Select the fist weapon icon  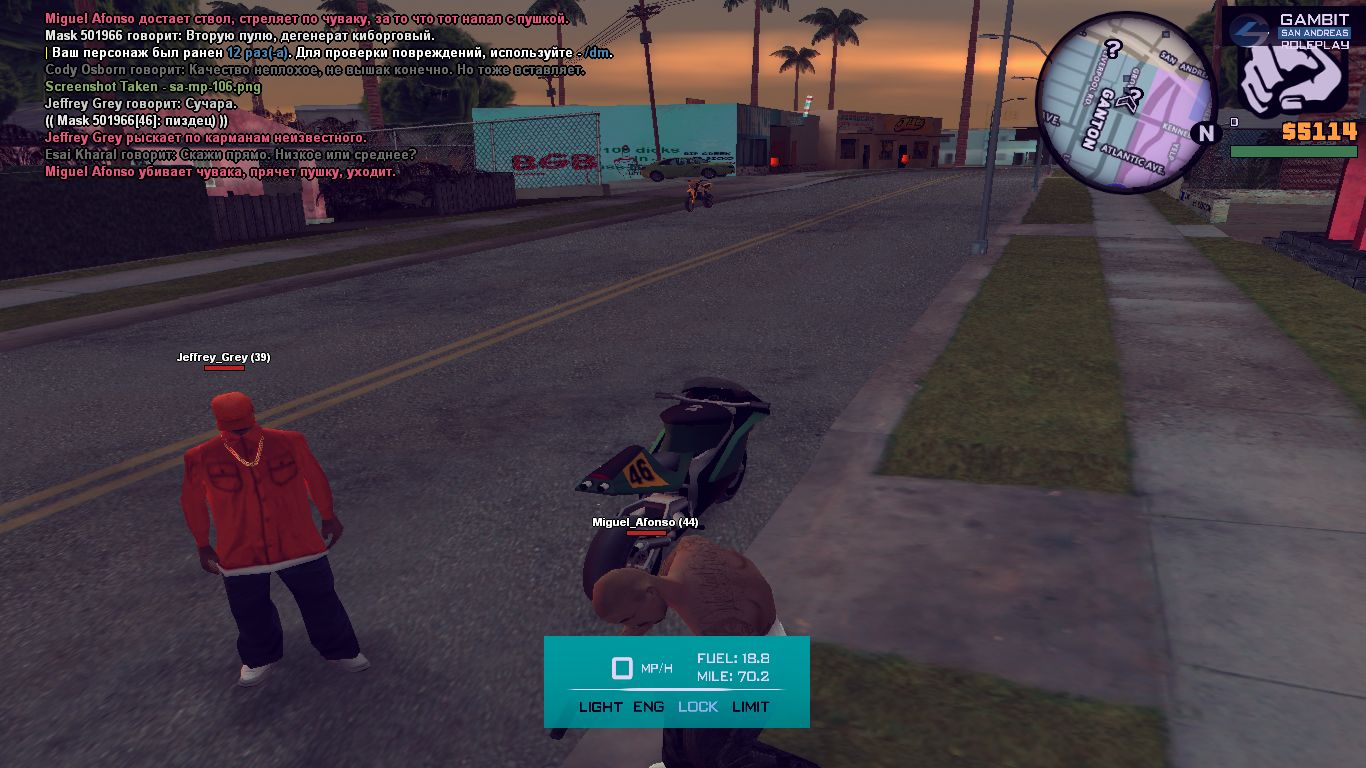1296,78
